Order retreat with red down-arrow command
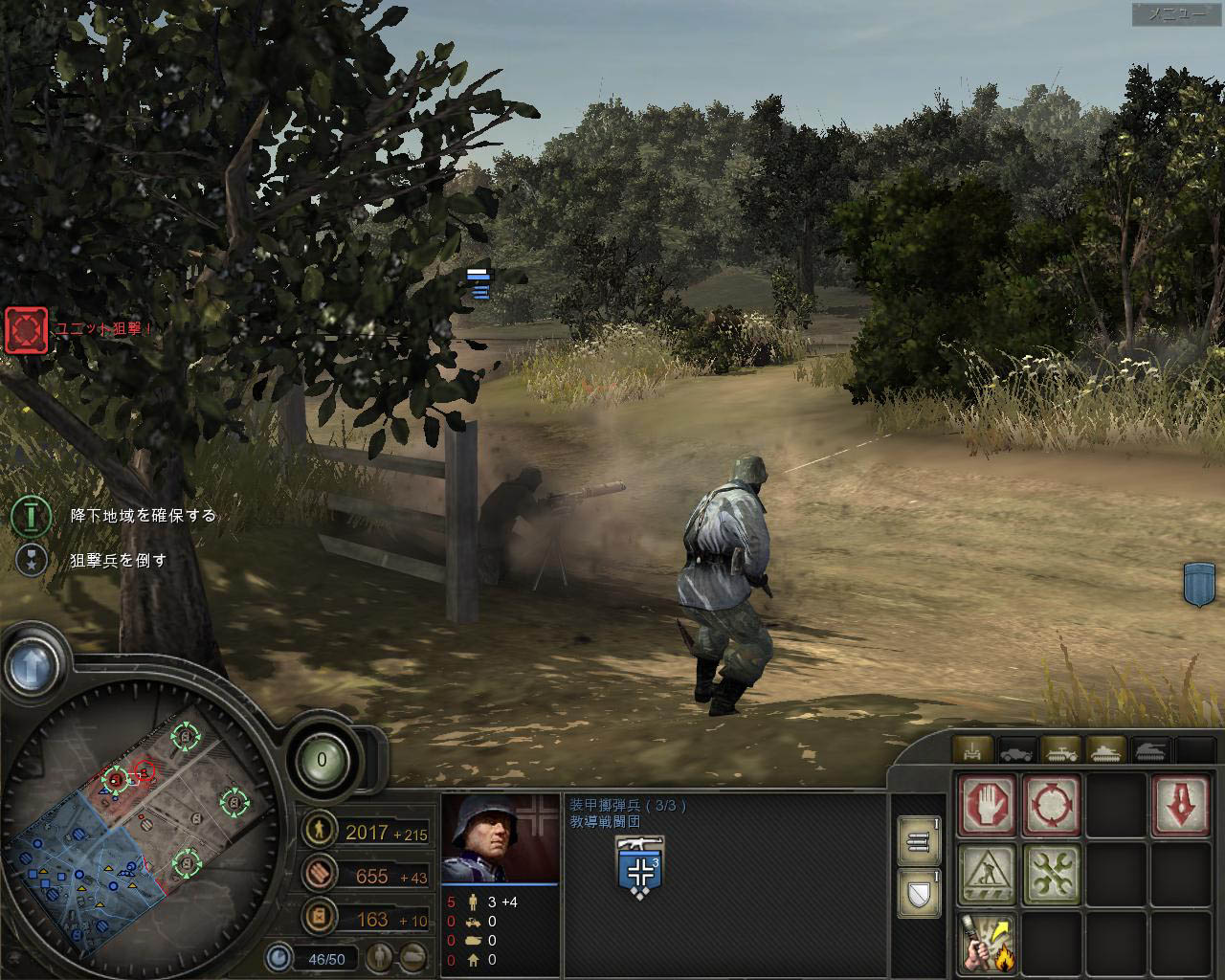This screenshot has width=1225, height=980. (1180, 804)
